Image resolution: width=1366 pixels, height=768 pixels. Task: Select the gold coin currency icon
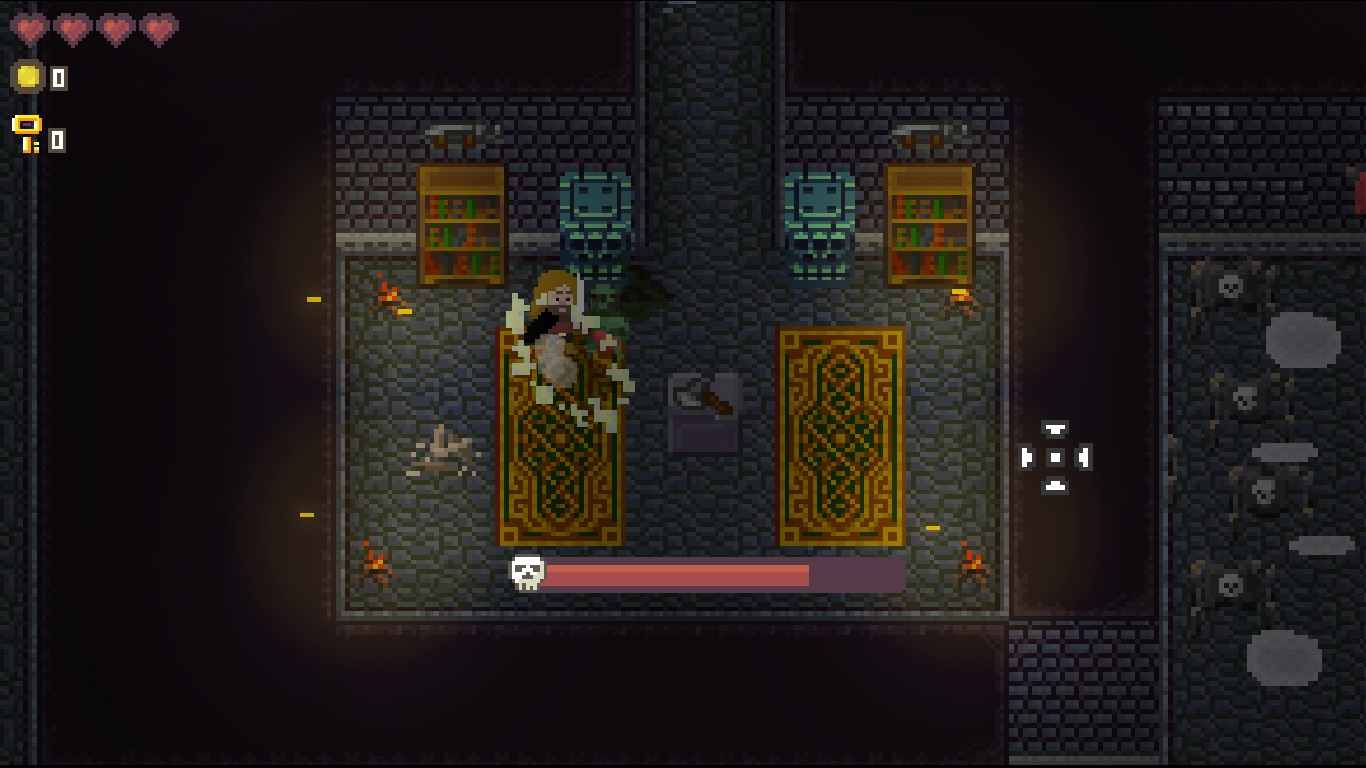point(26,76)
